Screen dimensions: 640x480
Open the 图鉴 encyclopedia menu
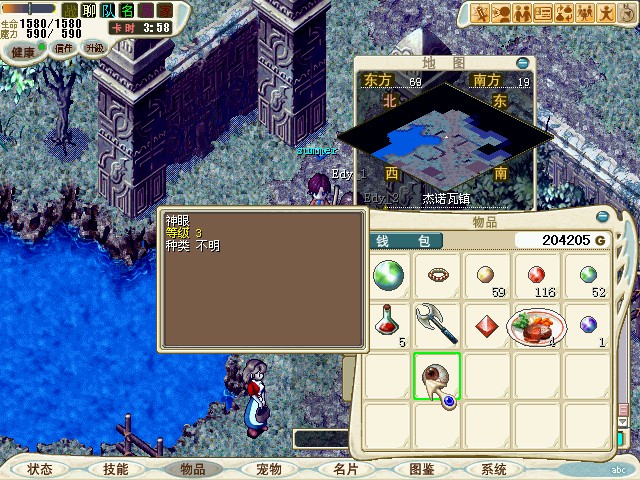tap(421, 469)
